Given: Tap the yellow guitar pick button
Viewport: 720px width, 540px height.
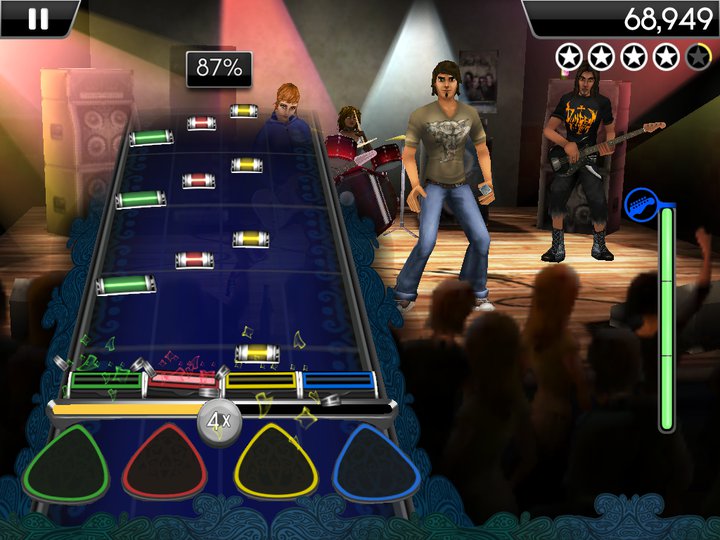Looking at the screenshot, I should coord(275,462).
